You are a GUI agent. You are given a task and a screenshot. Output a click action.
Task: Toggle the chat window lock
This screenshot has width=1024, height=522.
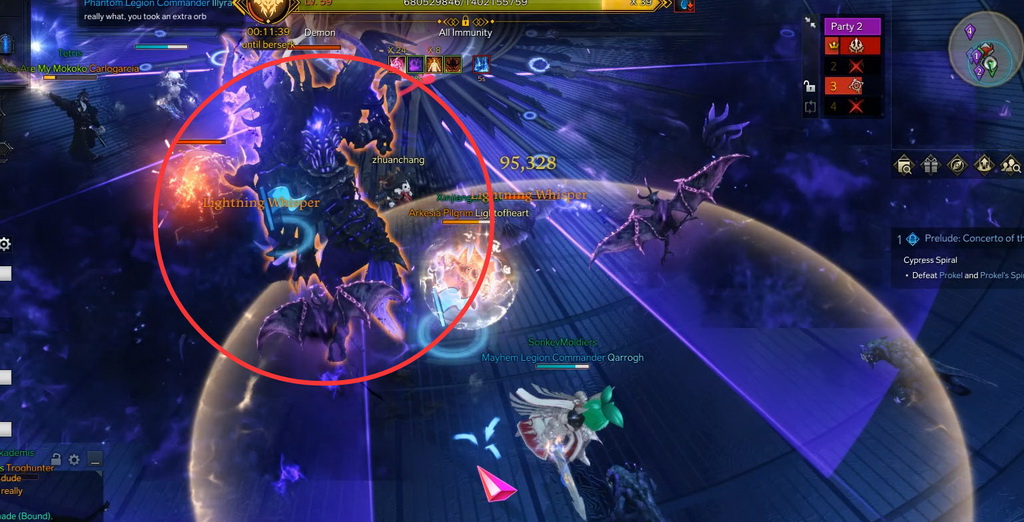click(x=56, y=460)
